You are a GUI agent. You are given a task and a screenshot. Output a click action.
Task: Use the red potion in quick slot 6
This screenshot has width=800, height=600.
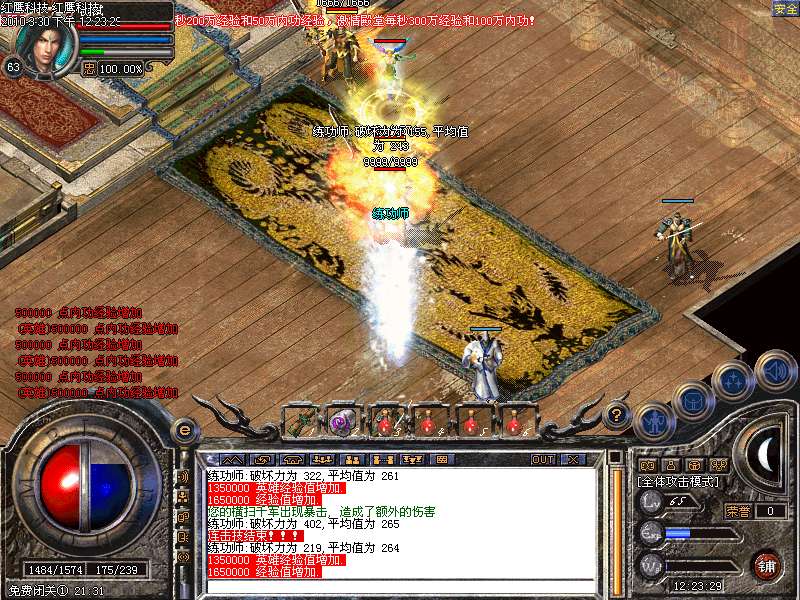pos(514,421)
